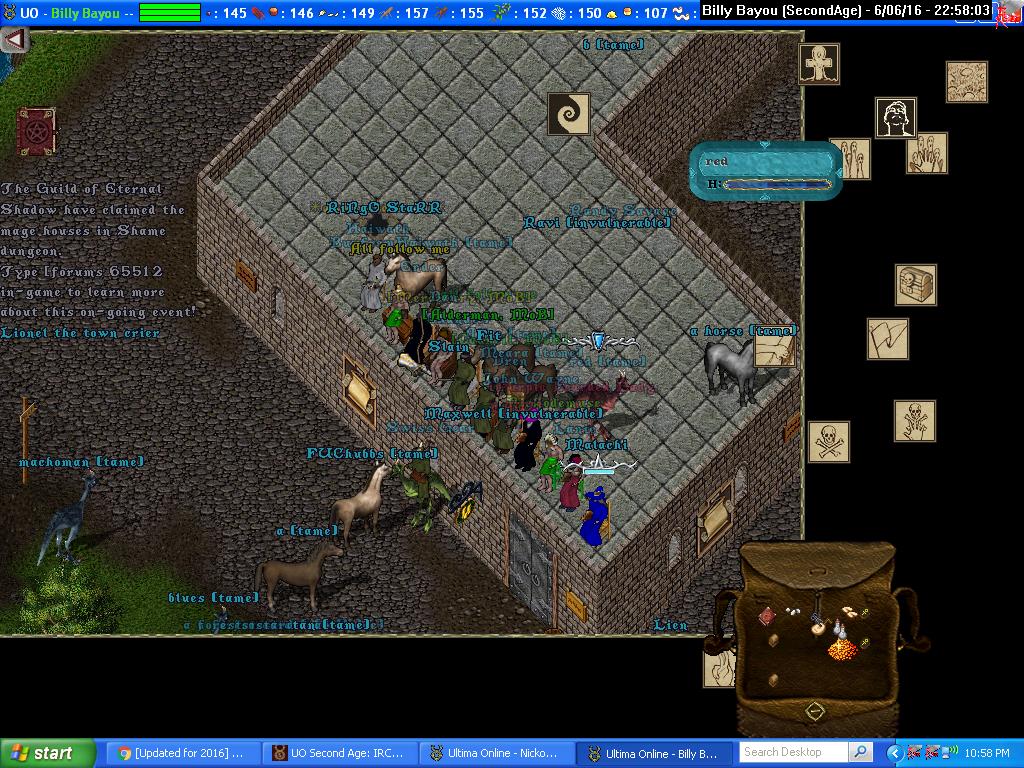Screen dimensions: 1024x768
Task: Switch to the UO Second Age IRC taskbar window
Action: pos(340,753)
